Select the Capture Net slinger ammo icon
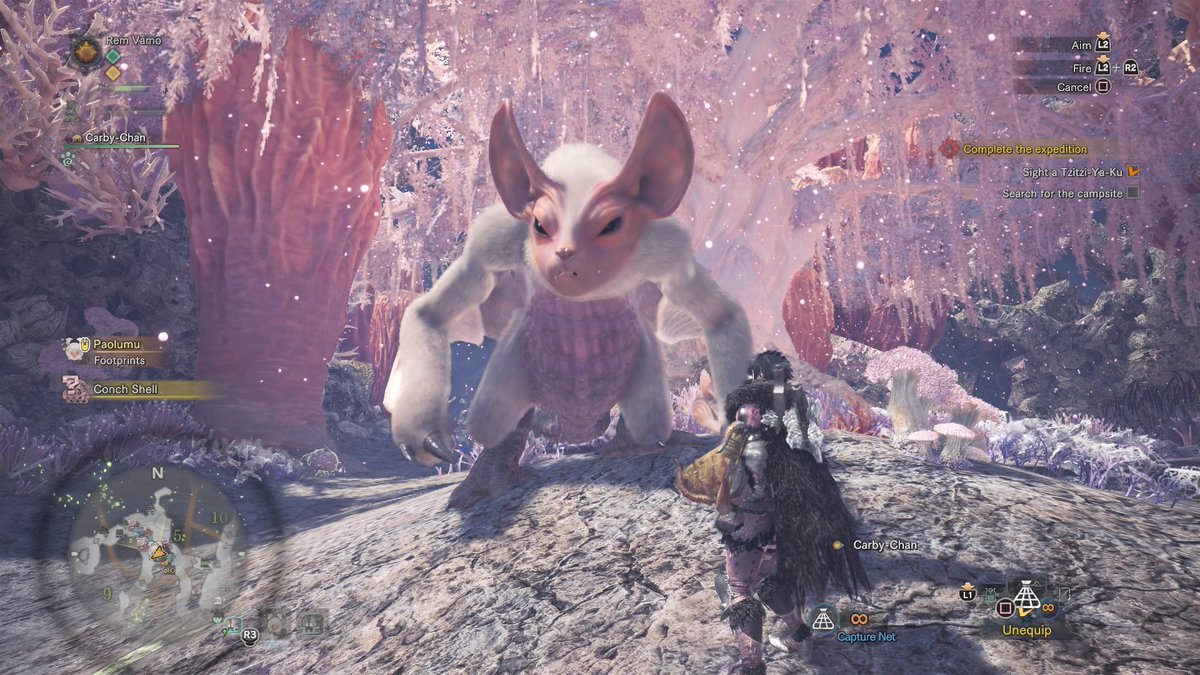1200x675 pixels. 823,620
